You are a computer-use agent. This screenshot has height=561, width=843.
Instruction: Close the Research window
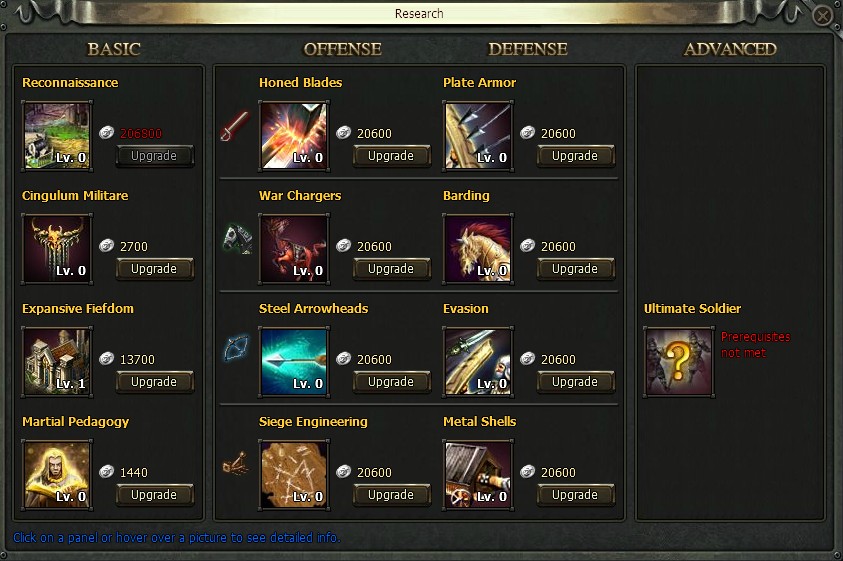pos(822,17)
